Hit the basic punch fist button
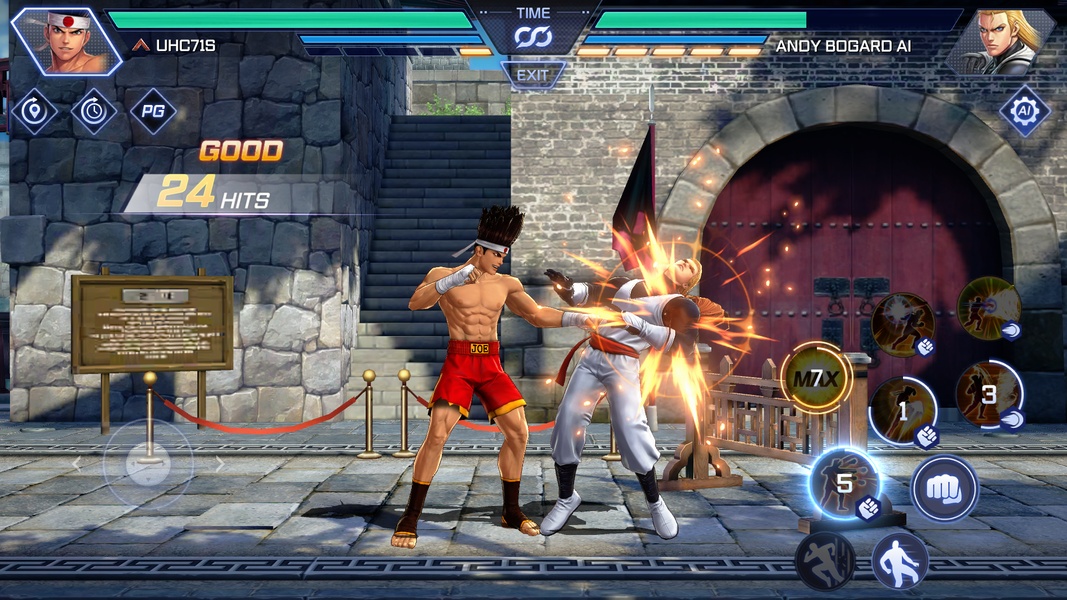Image resolution: width=1067 pixels, height=600 pixels. click(x=944, y=489)
